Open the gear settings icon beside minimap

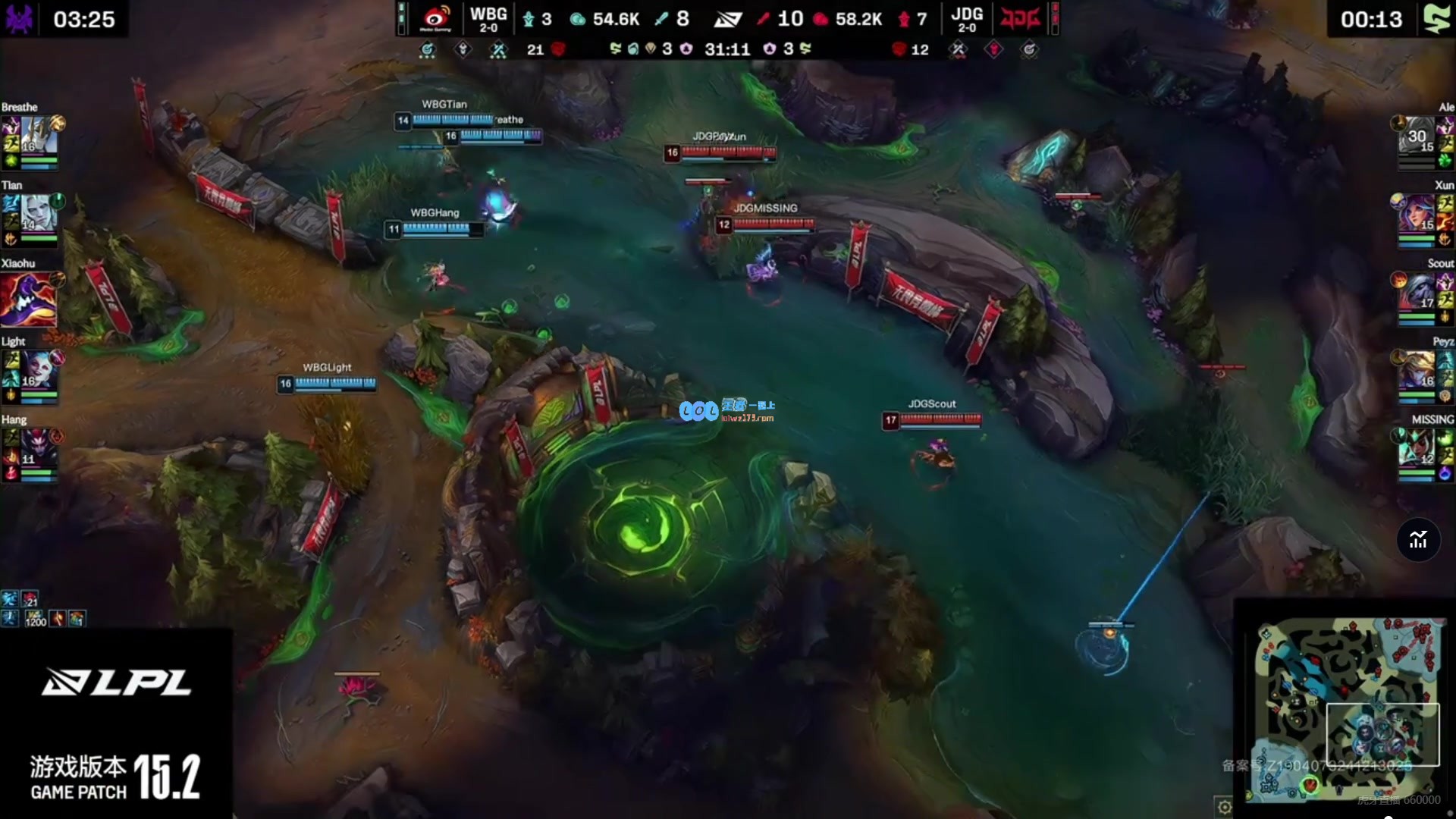(x=1224, y=807)
